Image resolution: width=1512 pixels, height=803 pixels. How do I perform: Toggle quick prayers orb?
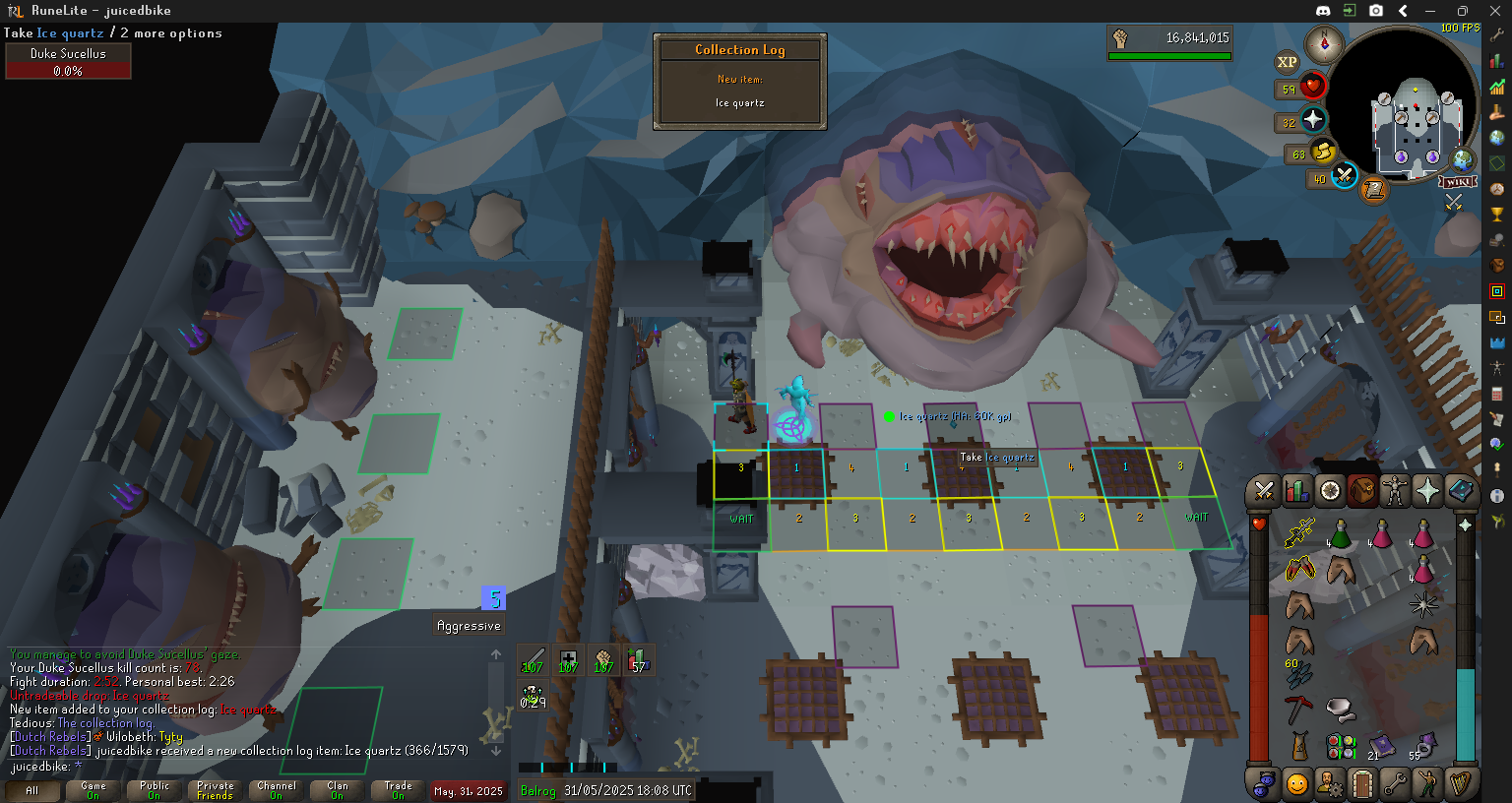(1313, 121)
